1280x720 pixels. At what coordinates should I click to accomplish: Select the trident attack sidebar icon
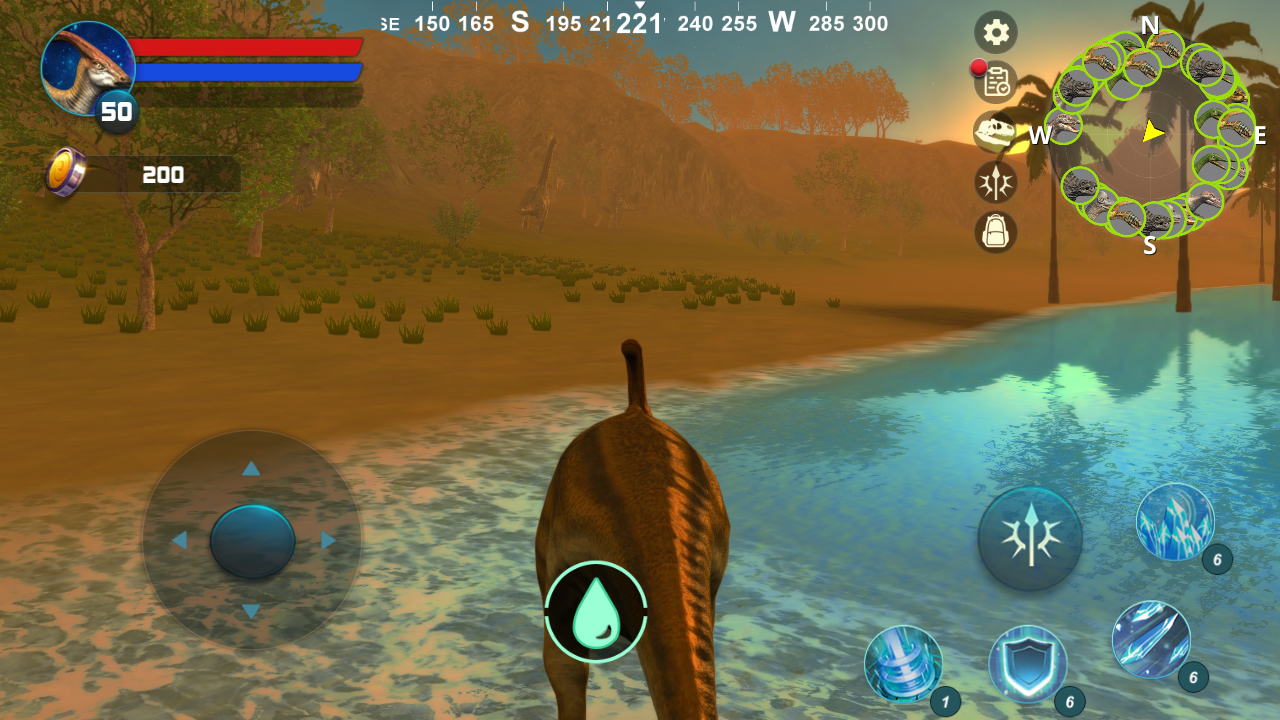(x=995, y=183)
